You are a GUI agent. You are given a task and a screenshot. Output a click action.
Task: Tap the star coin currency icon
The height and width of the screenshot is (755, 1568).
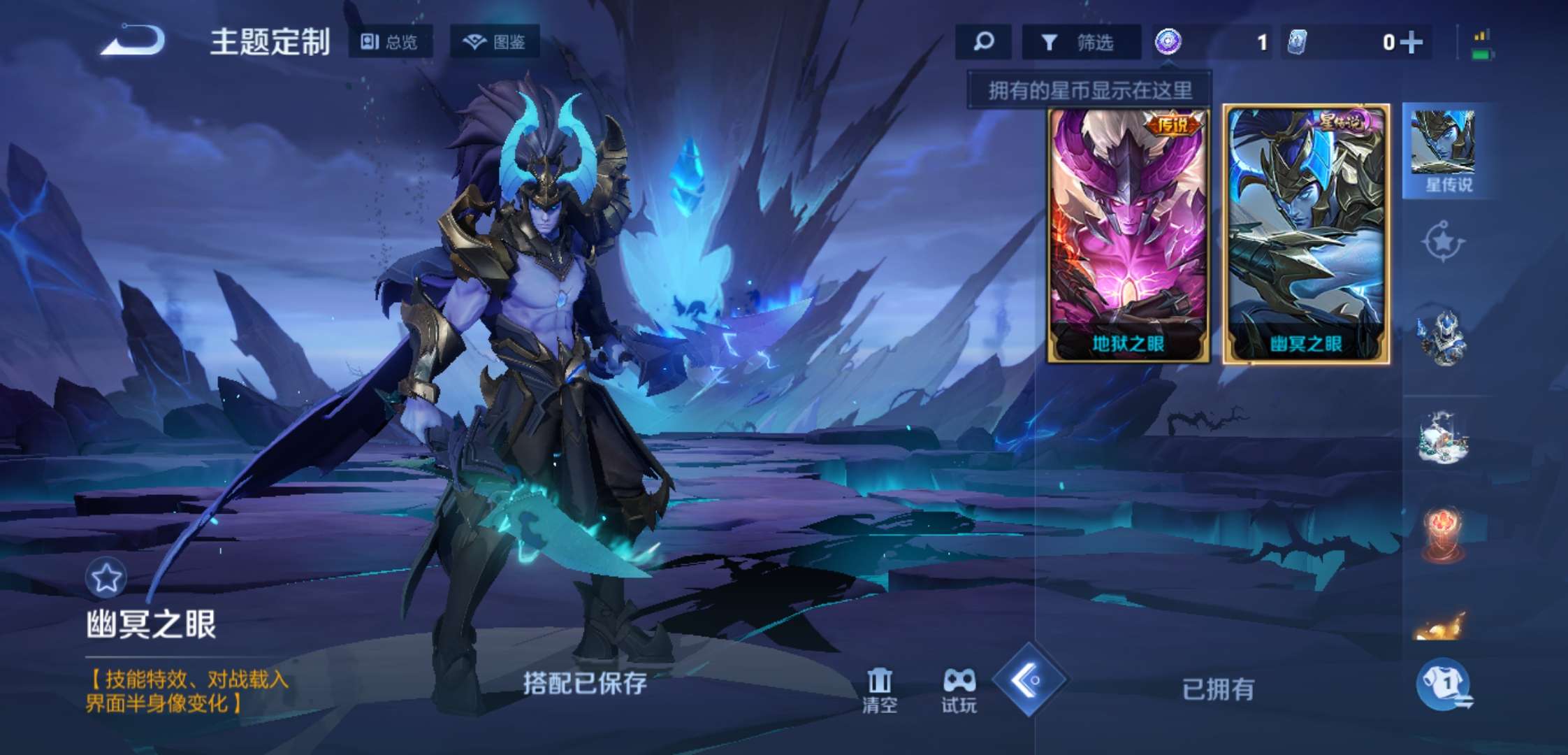click(1168, 42)
